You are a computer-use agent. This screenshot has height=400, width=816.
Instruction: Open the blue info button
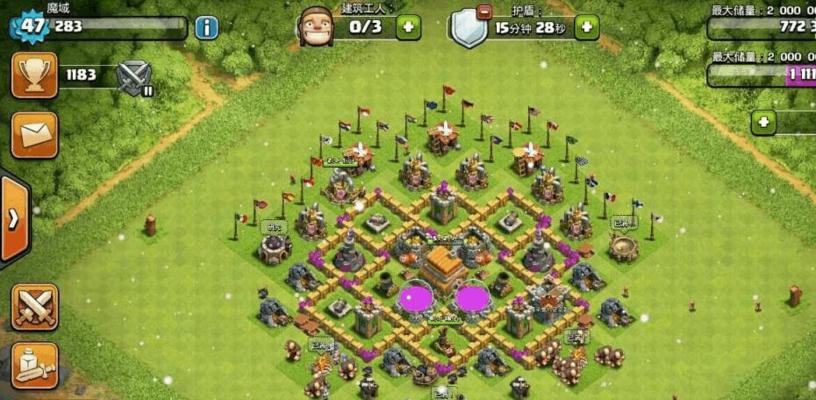(207, 27)
